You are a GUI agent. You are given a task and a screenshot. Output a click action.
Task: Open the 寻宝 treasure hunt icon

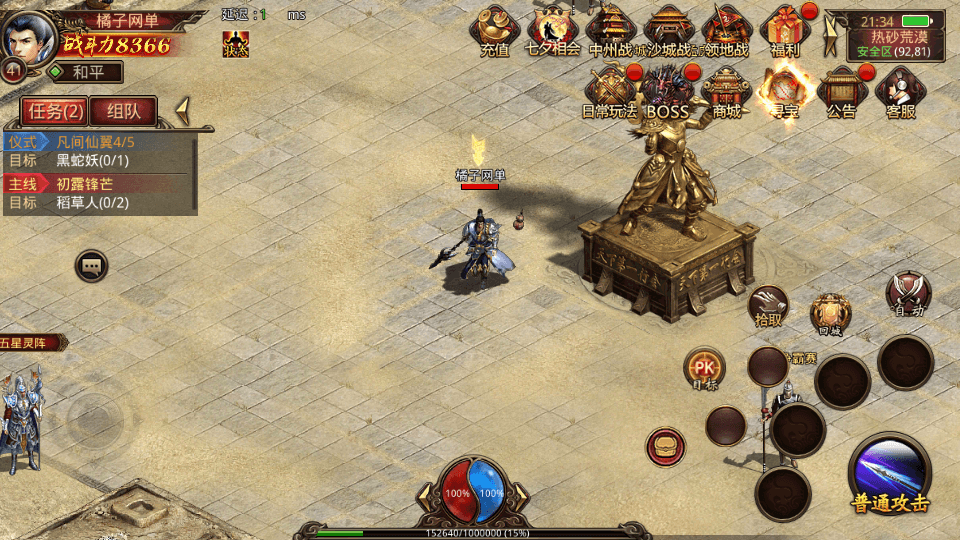(x=783, y=90)
